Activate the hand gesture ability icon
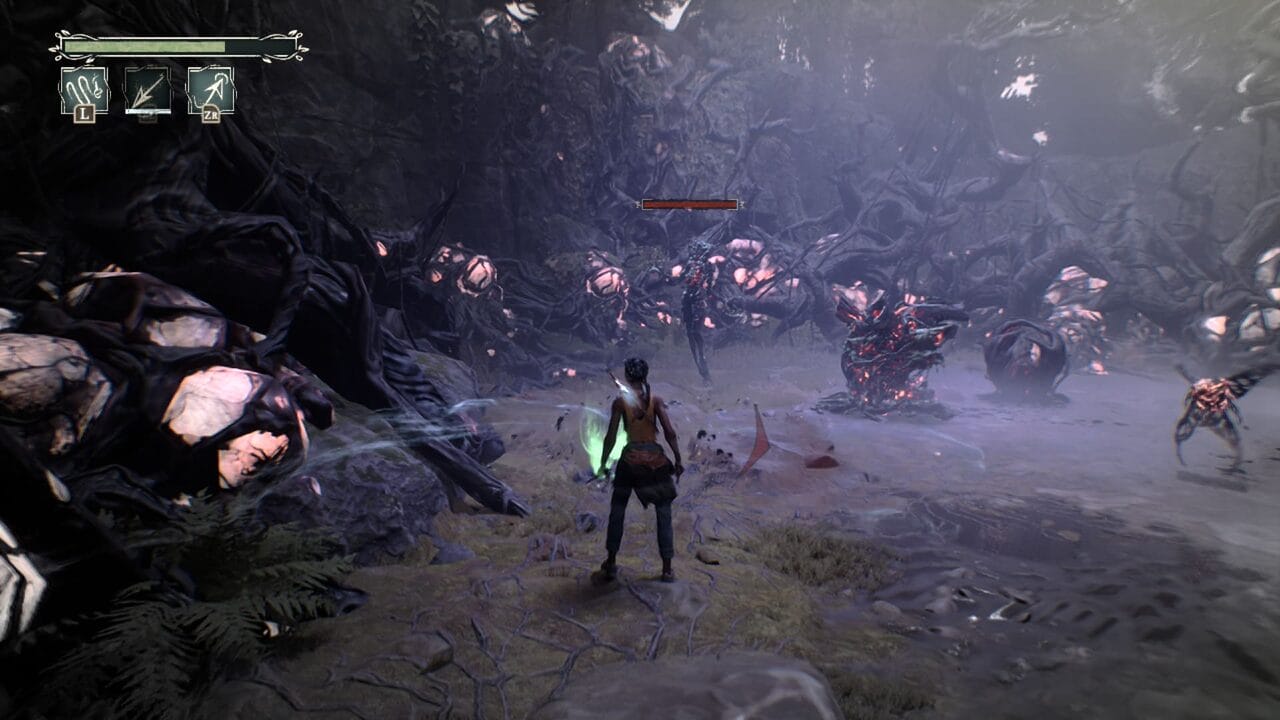1280x720 pixels. (84, 90)
